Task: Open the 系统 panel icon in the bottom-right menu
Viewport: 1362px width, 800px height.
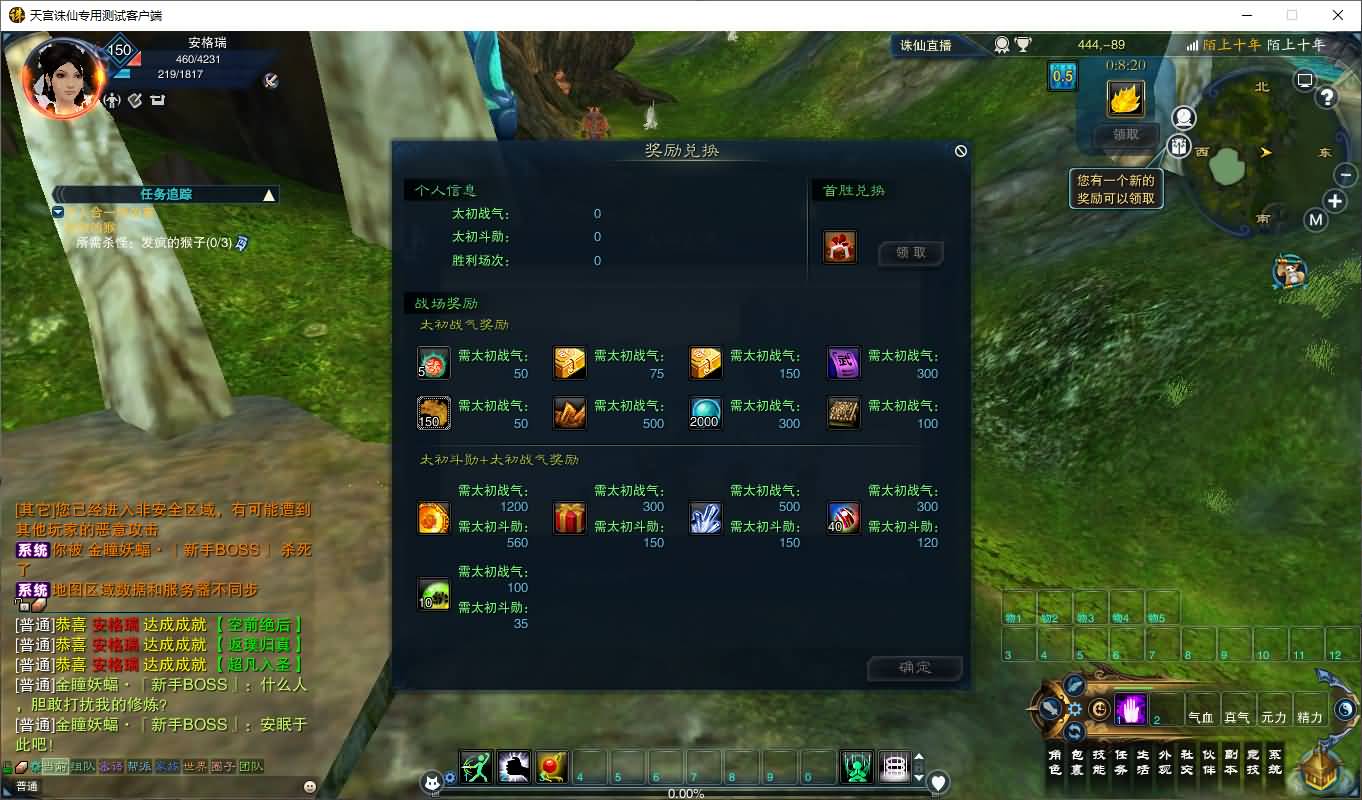Action: pos(1275,764)
